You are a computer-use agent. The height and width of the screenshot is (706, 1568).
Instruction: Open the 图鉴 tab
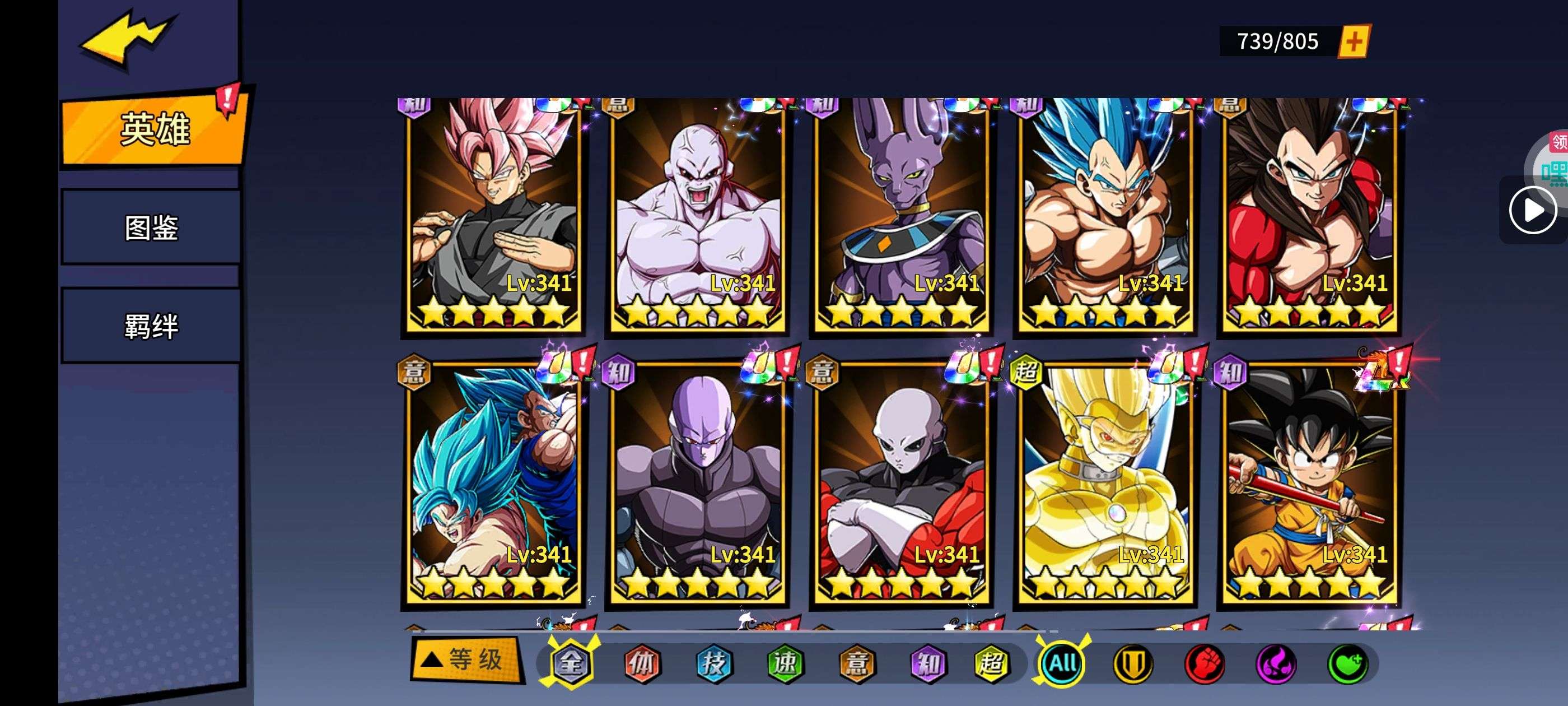(151, 228)
